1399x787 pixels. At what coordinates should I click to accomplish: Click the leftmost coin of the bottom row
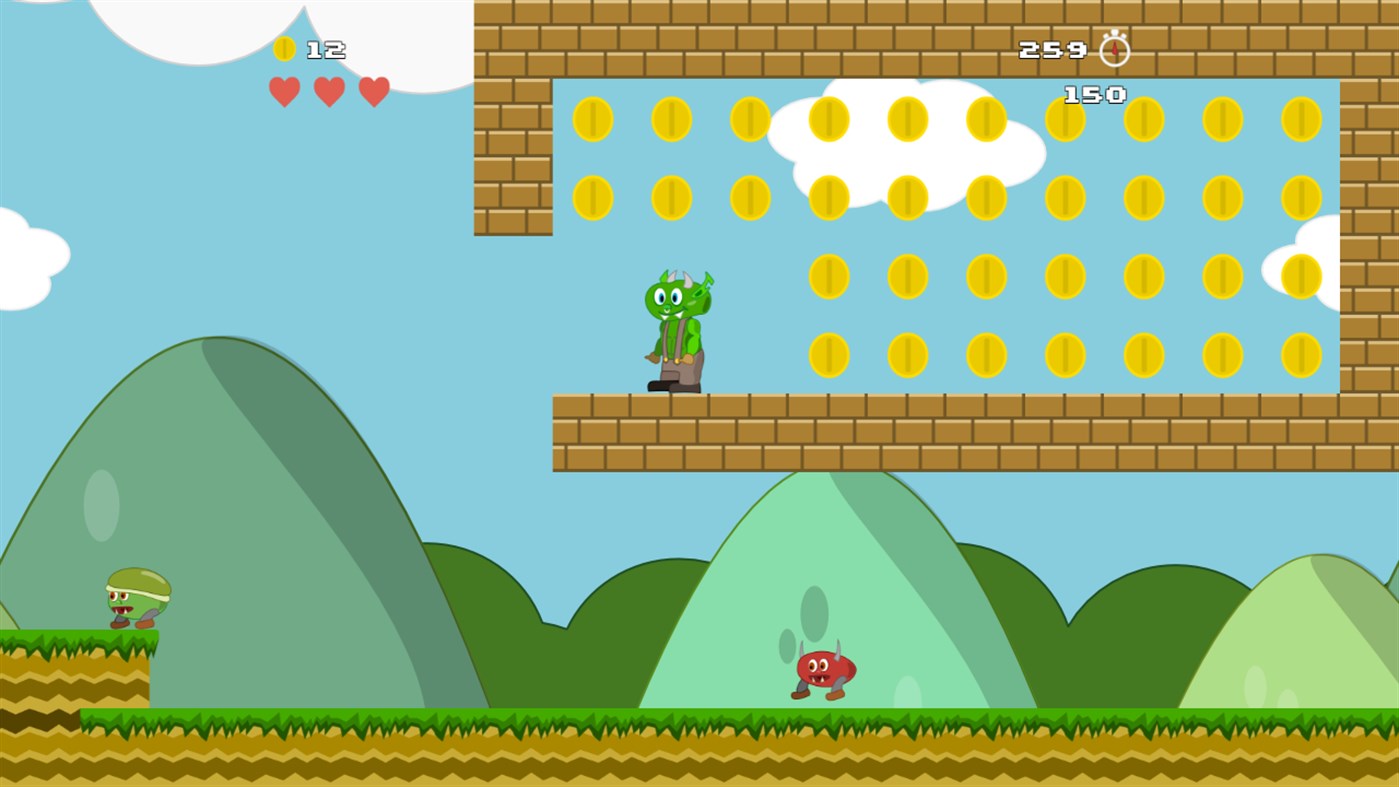[x=827, y=353]
